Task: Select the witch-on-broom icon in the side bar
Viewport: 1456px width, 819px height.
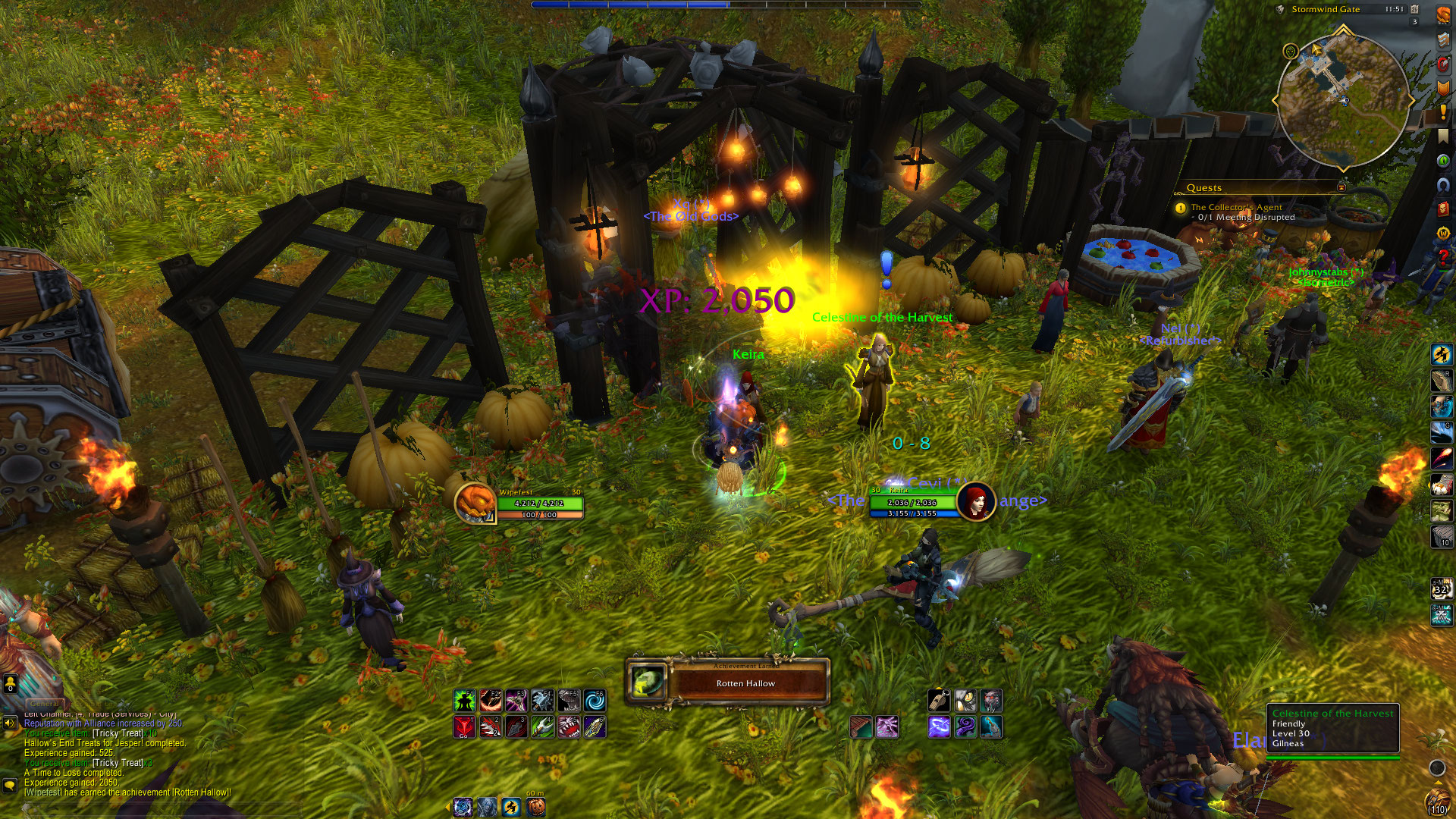Action: click(1442, 354)
